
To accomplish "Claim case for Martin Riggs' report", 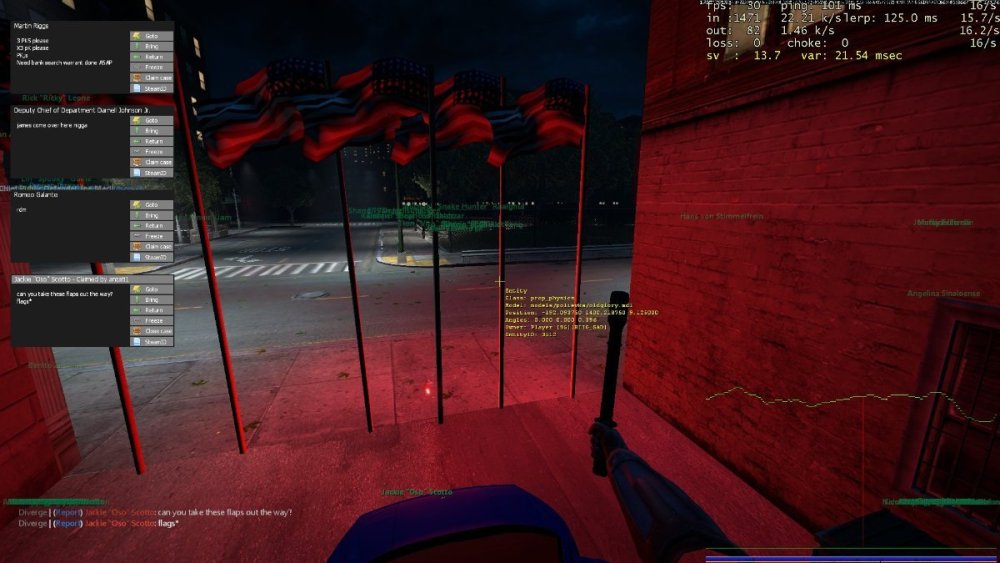I will 151,77.
